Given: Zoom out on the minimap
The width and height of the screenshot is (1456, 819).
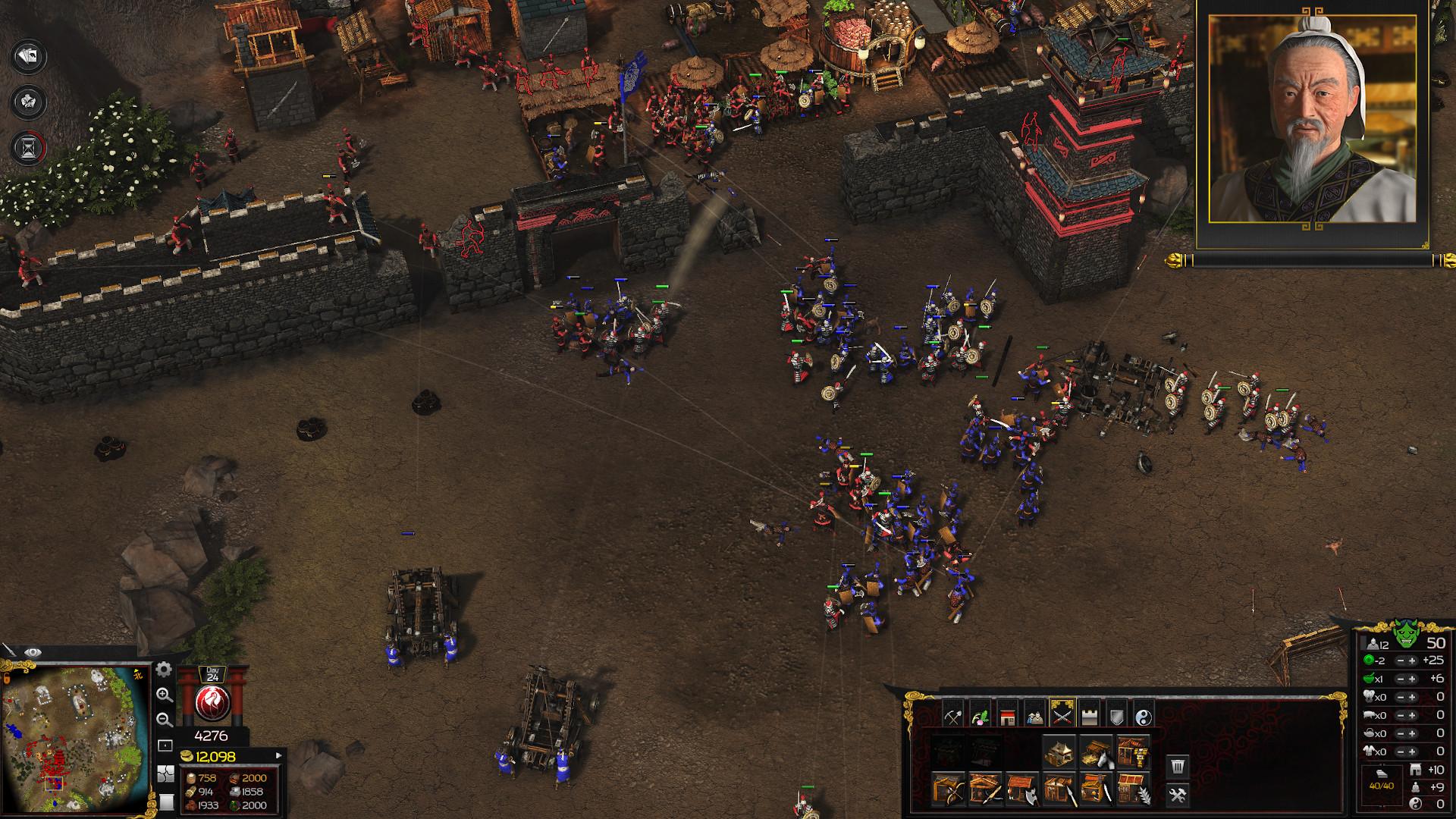Looking at the screenshot, I should [165, 720].
